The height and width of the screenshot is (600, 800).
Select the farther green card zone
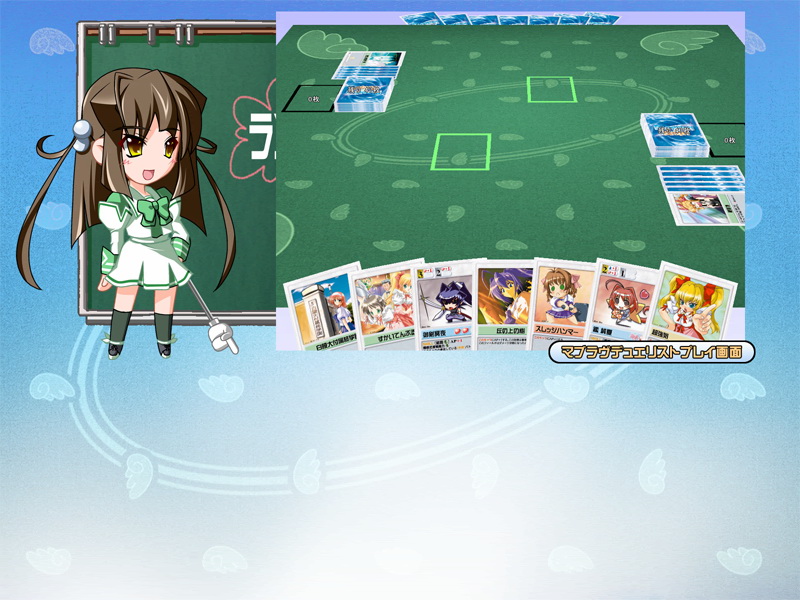tap(551, 89)
